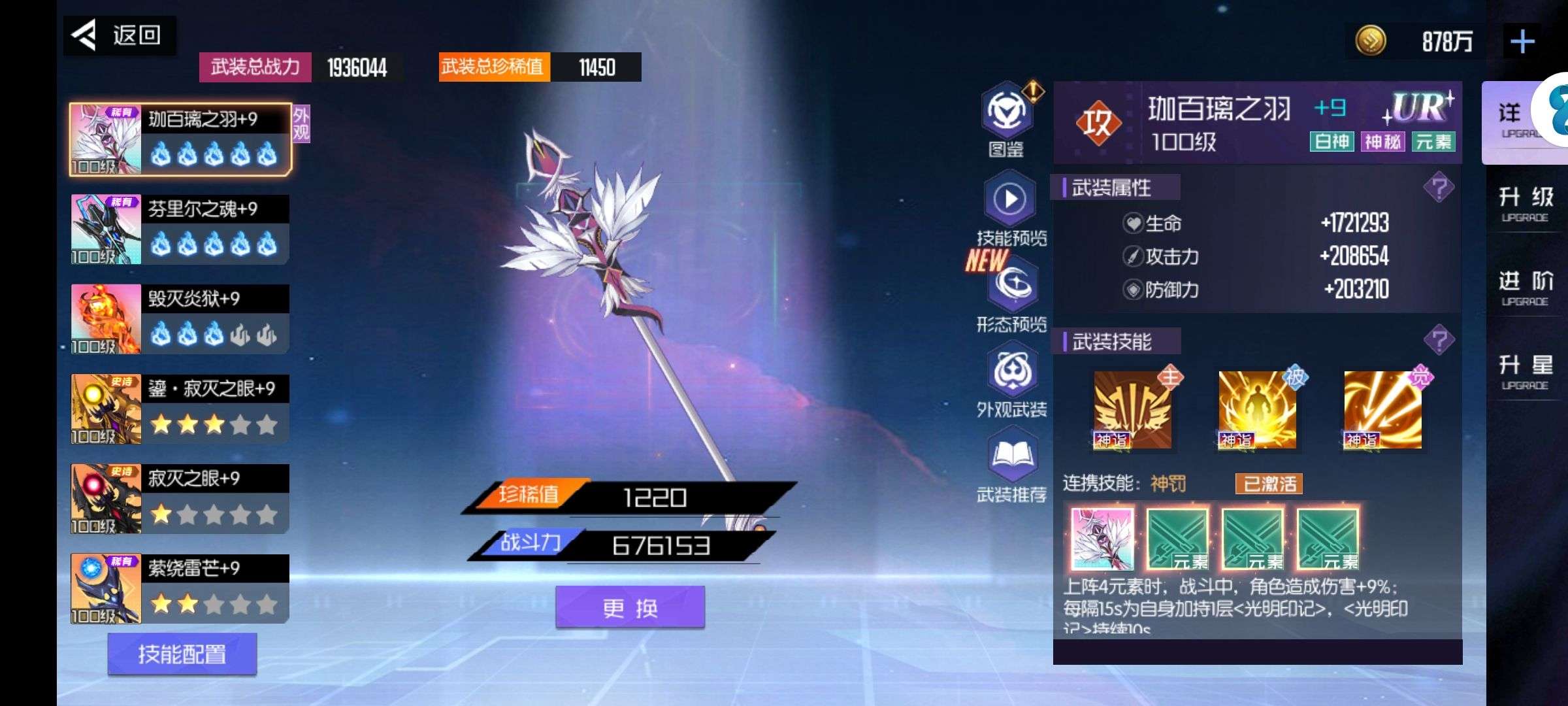Image resolution: width=1568 pixels, height=706 pixels.
Task: Show help for 武装属性 attributes
Action: point(1438,188)
